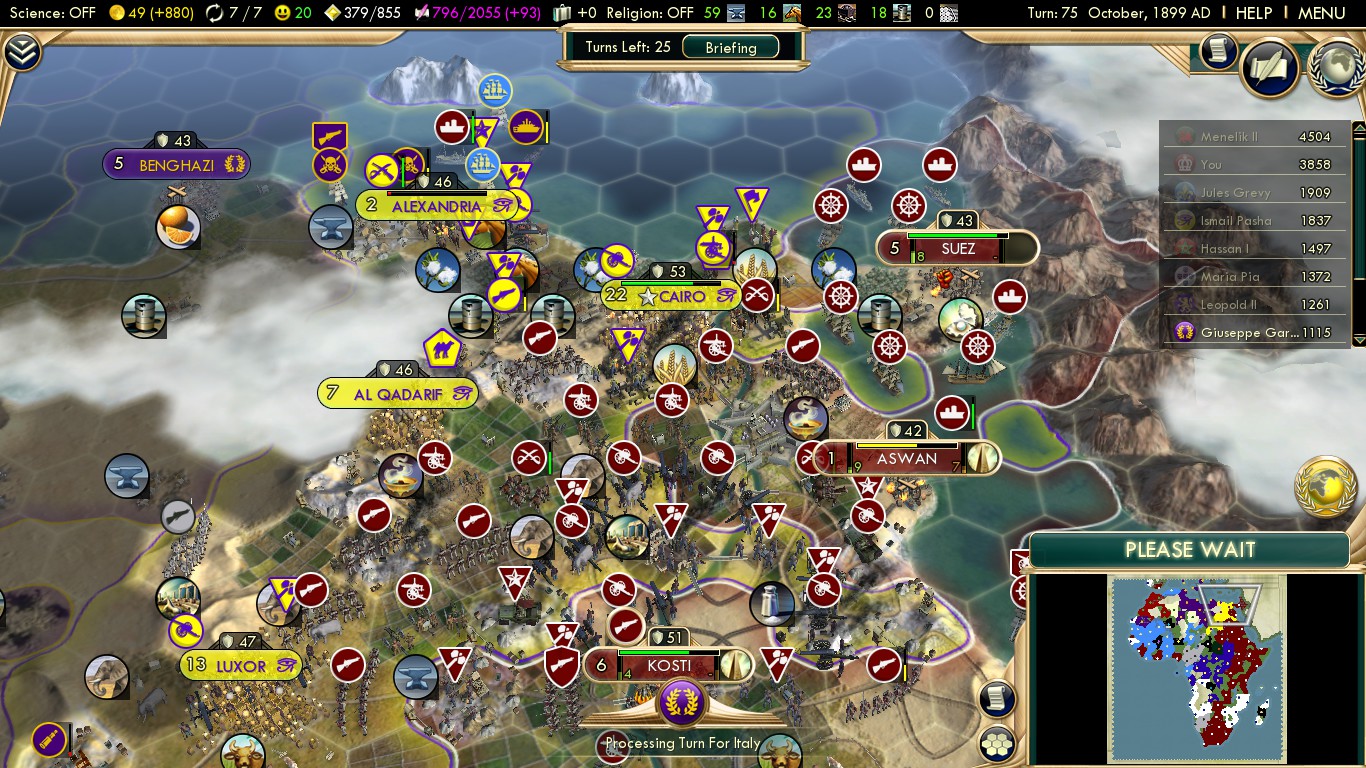Toggle the scroll icon beside the minimap

pyautogui.click(x=997, y=698)
